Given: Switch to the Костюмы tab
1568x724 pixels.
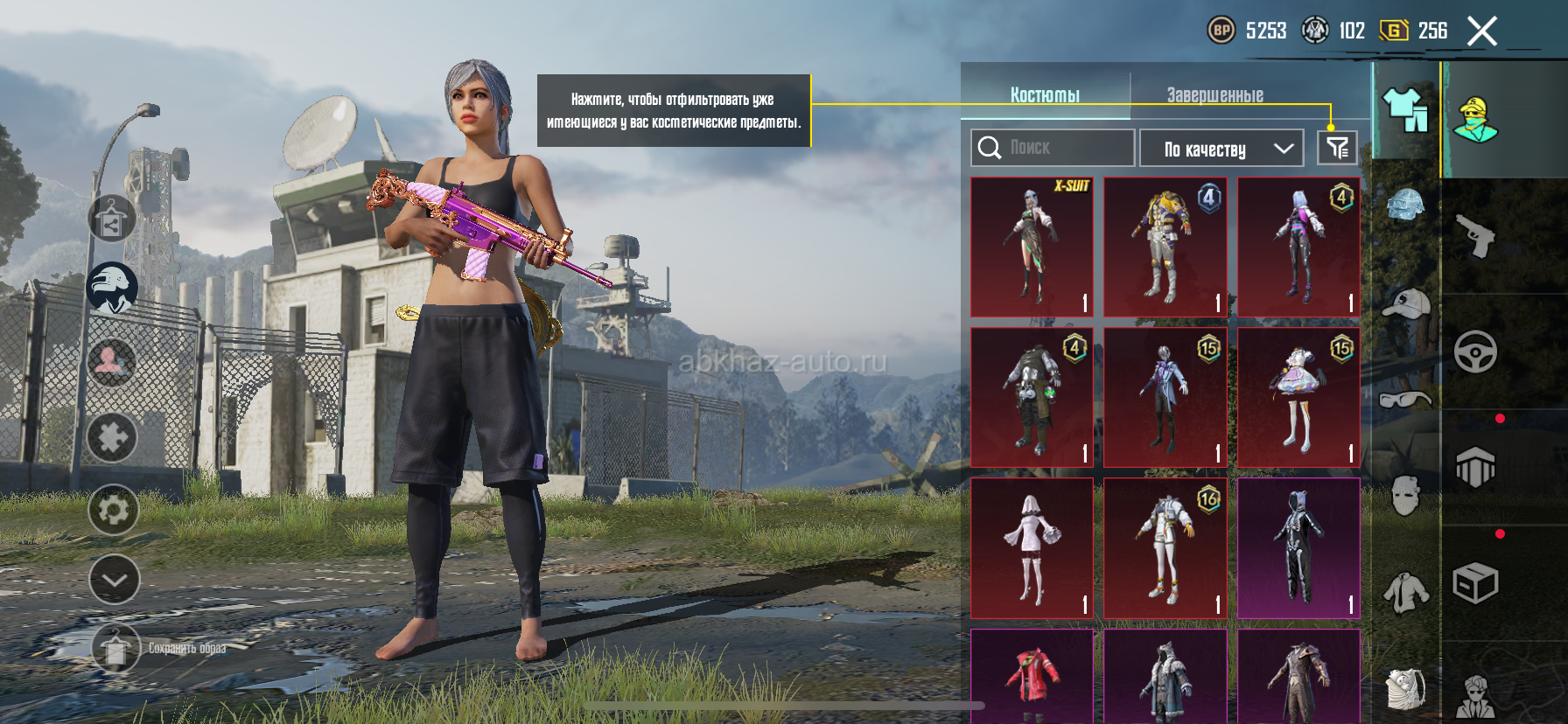Looking at the screenshot, I should point(1045,94).
